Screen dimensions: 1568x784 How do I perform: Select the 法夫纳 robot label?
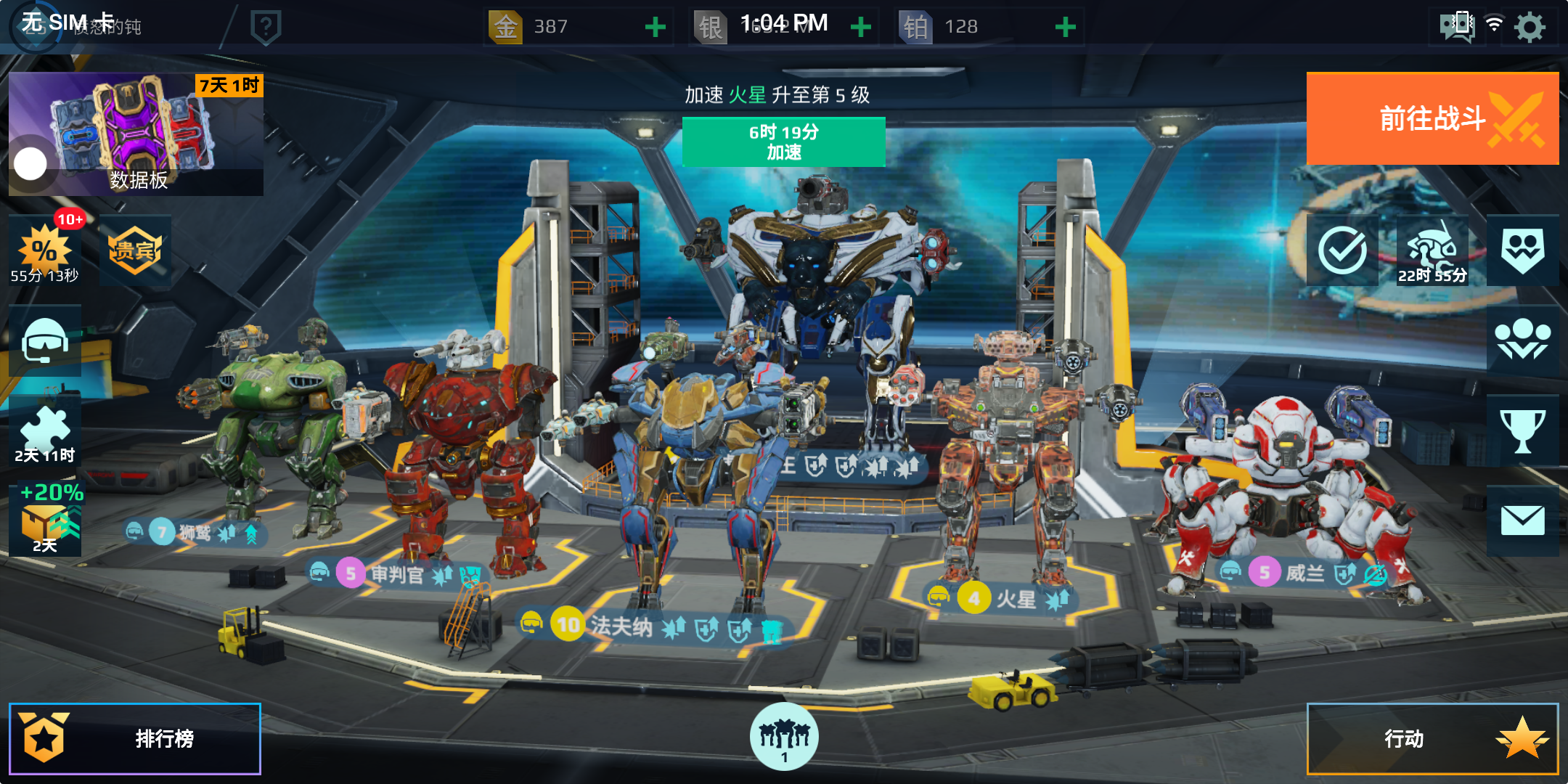tap(621, 626)
